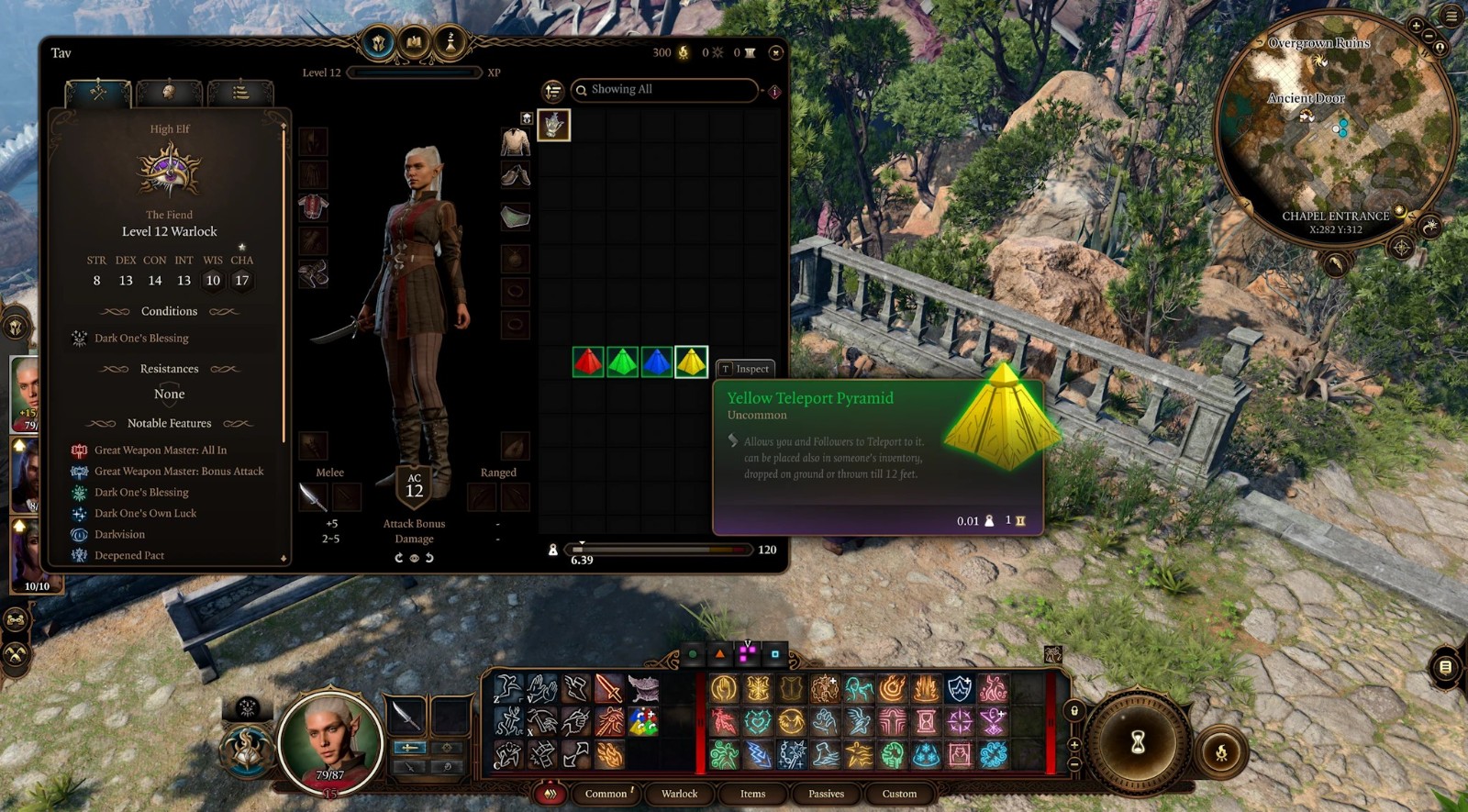The height and width of the screenshot is (812, 1468).
Task: Switch to the Warlock hotbar tab
Action: 679,794
